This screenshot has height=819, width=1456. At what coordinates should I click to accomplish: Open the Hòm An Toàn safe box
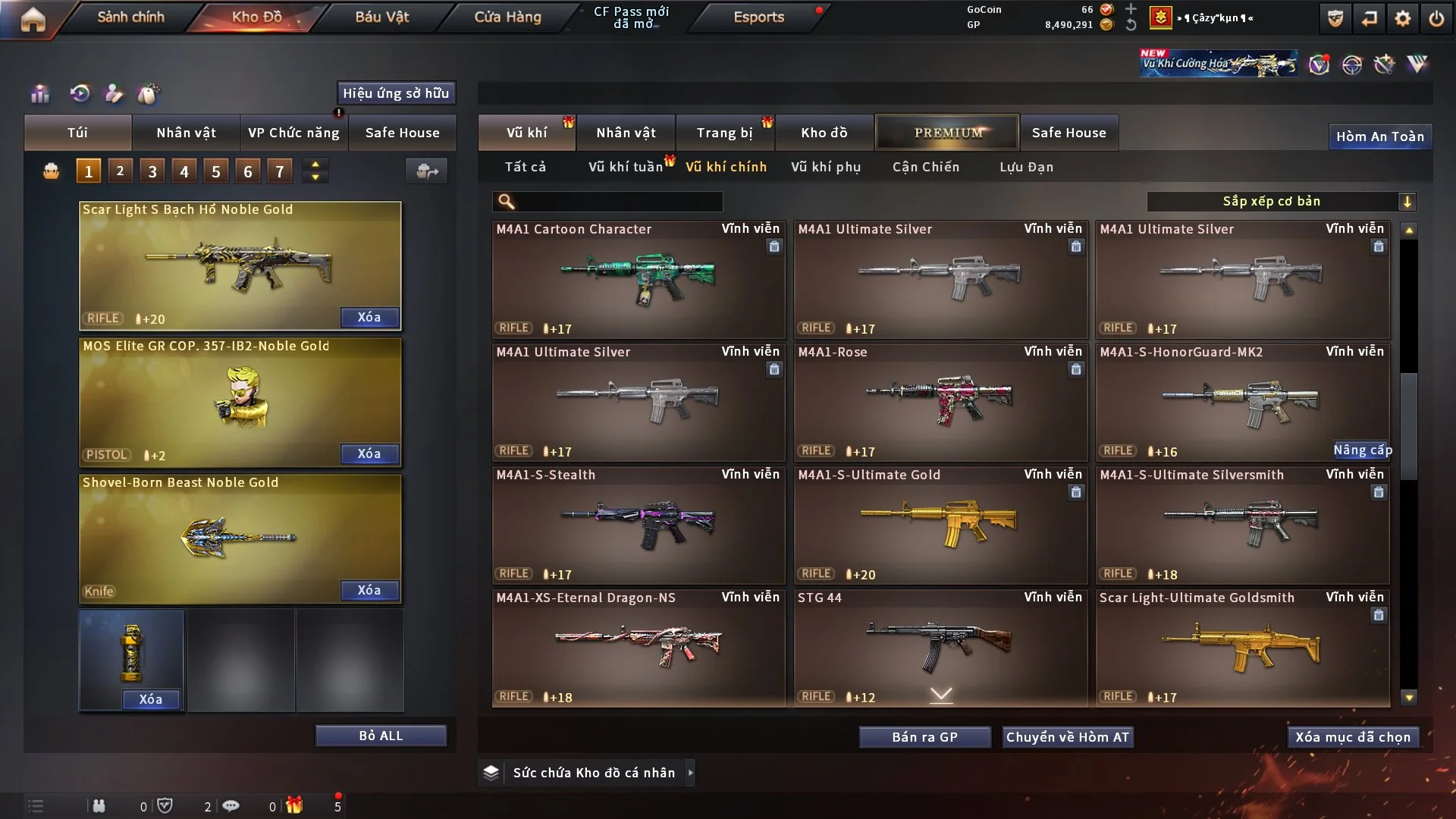pos(1379,136)
